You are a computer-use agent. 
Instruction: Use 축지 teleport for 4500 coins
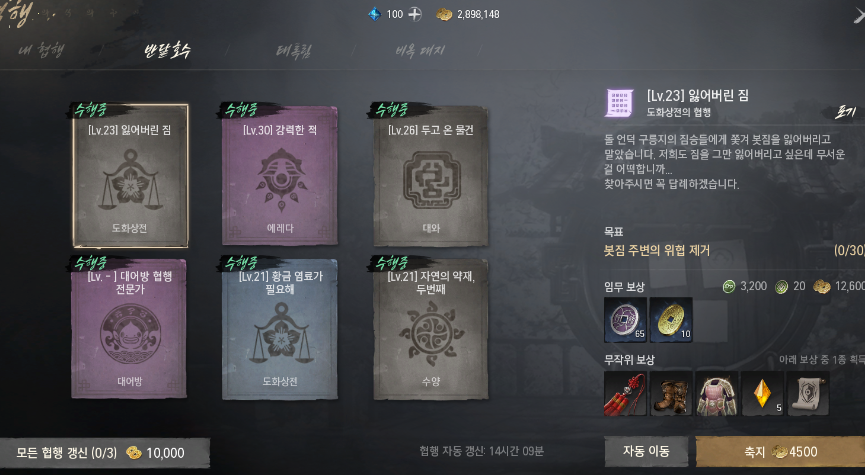coord(780,451)
